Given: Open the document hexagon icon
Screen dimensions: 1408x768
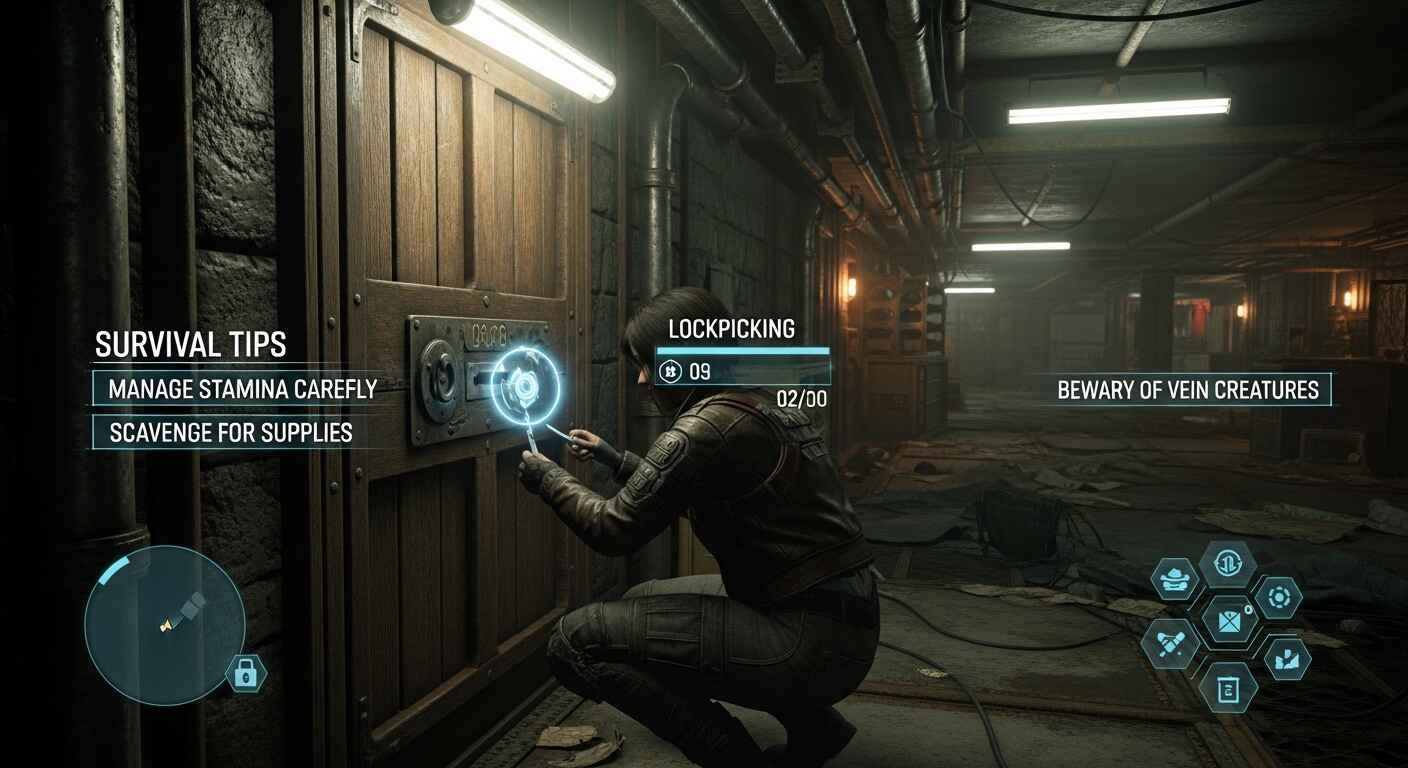Looking at the screenshot, I should (1227, 688).
